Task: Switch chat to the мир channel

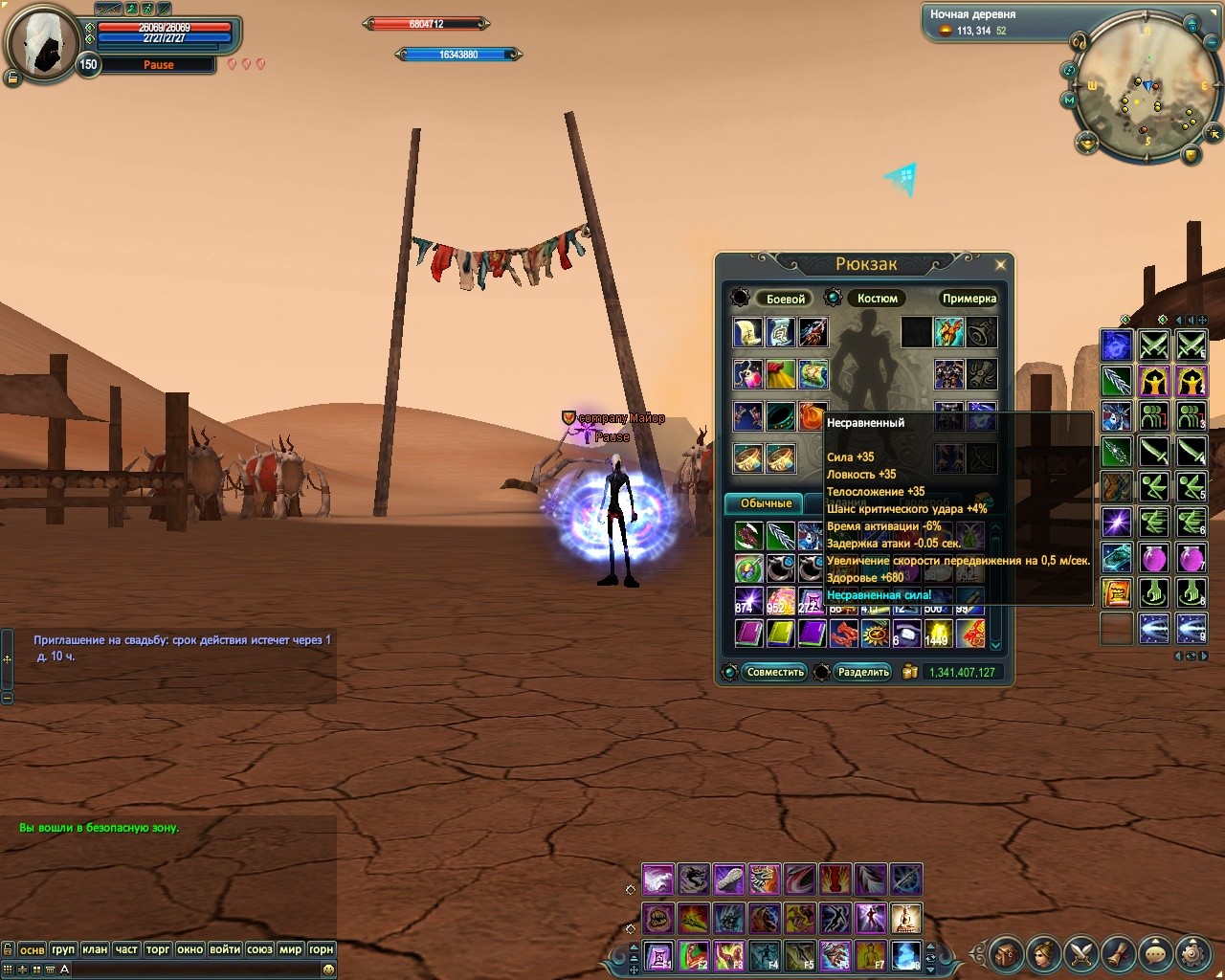Action: tap(290, 949)
